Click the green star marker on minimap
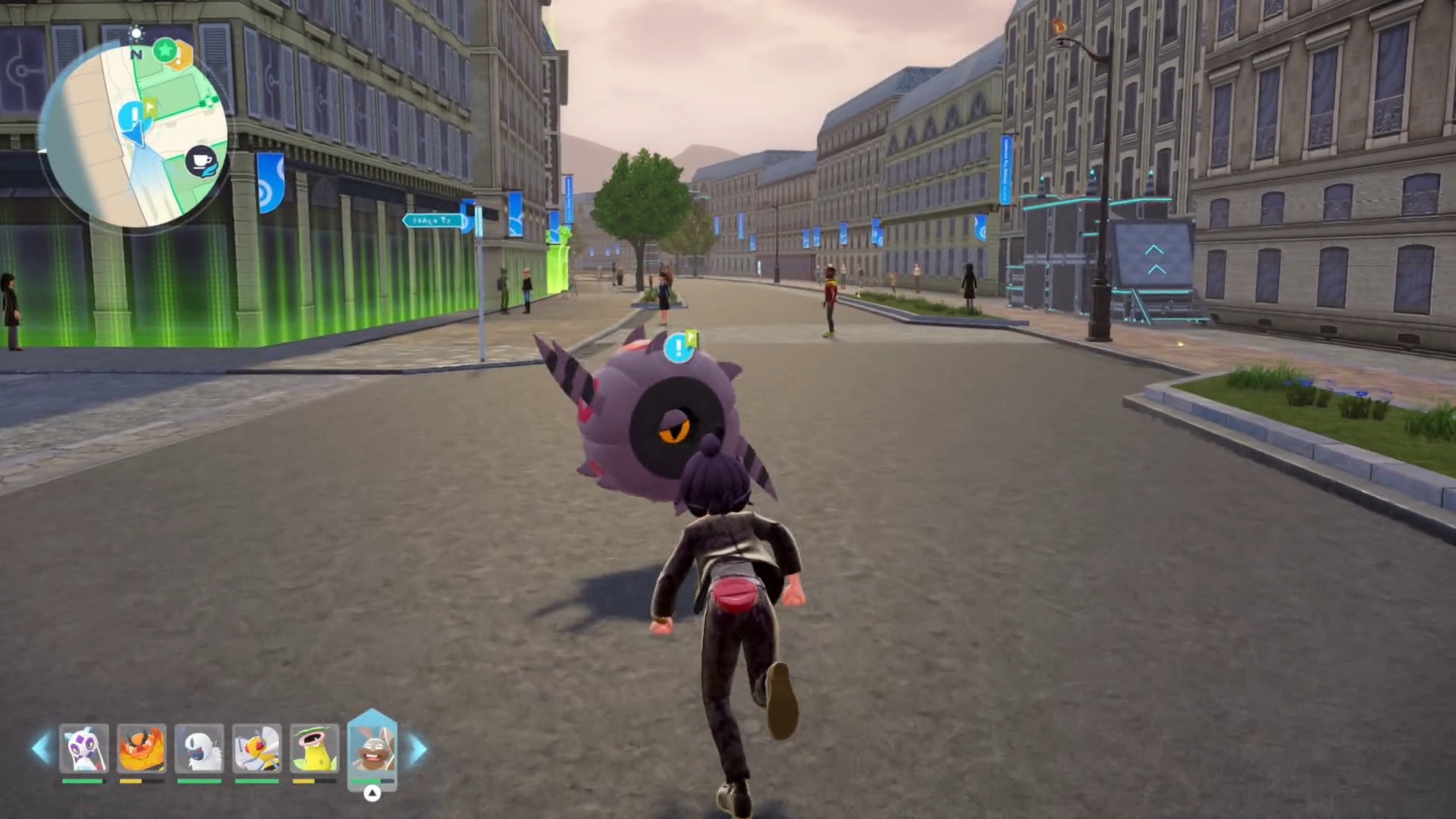1456x819 pixels. click(x=165, y=52)
